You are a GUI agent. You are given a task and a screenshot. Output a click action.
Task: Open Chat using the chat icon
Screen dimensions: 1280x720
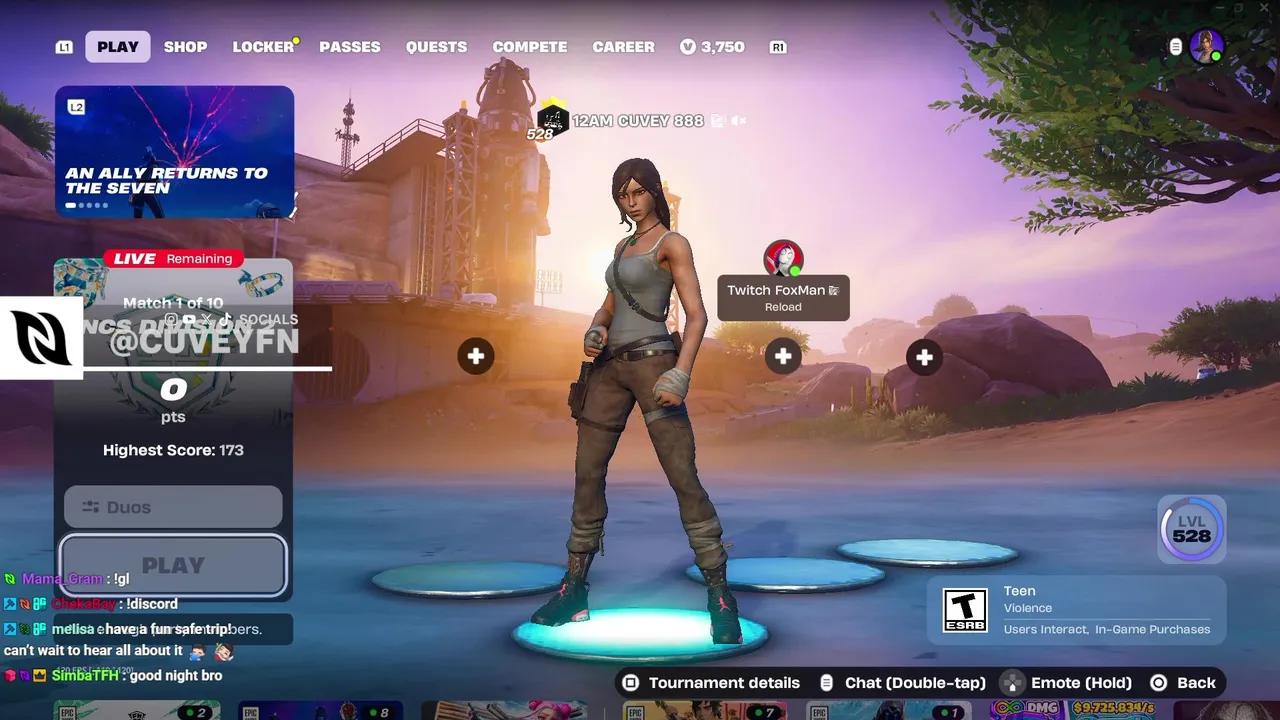pyautogui.click(x=826, y=682)
